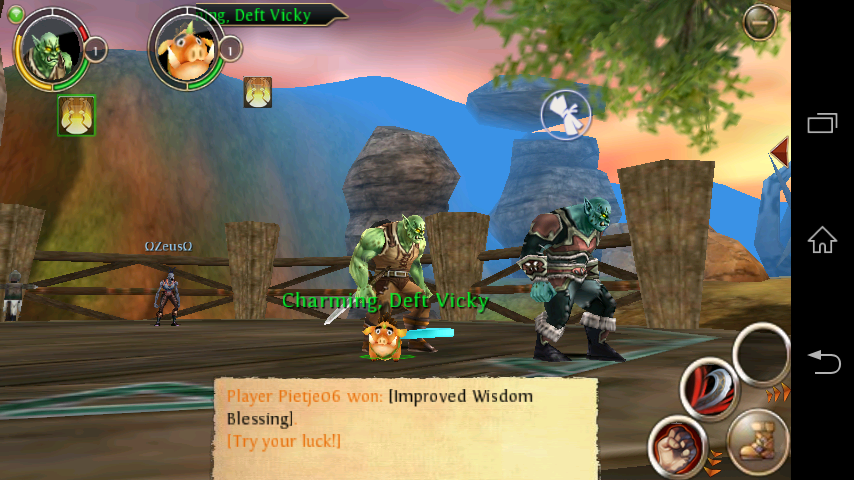Open the side panel with the red arrow

coord(780,150)
